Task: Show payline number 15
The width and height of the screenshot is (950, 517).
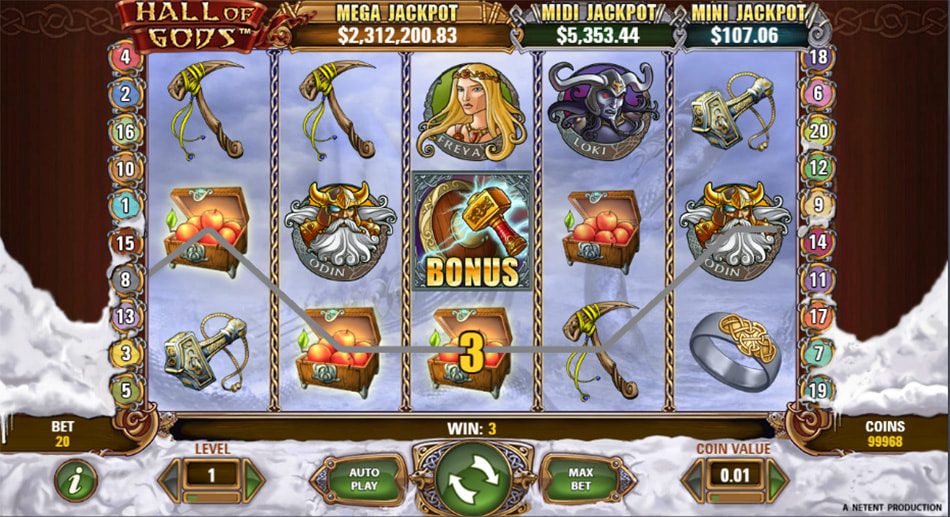Action: pyautogui.click(x=126, y=242)
